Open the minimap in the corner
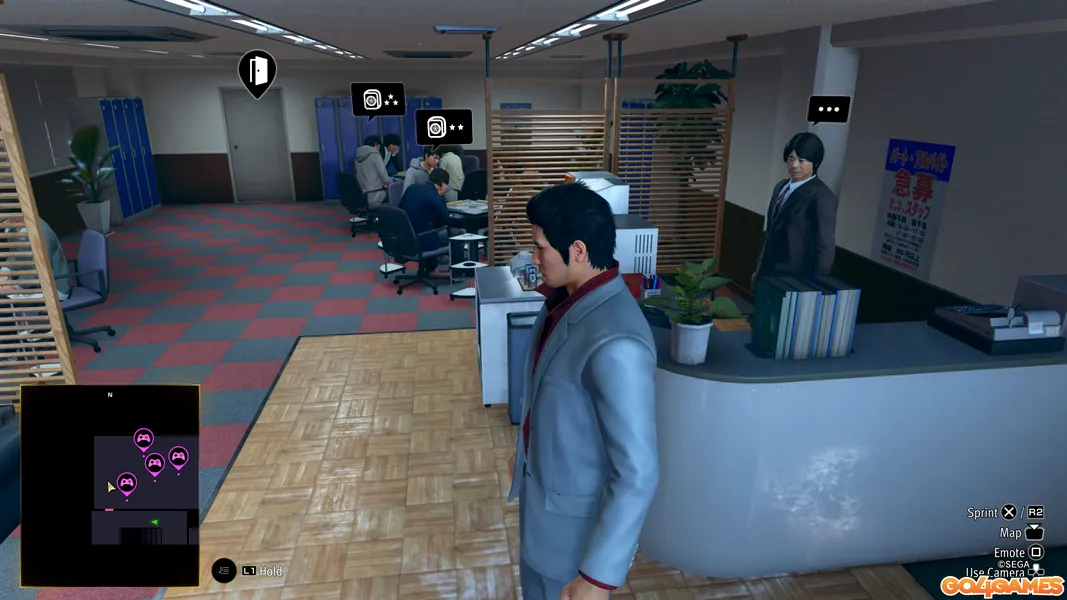The width and height of the screenshot is (1067, 600). point(110,485)
